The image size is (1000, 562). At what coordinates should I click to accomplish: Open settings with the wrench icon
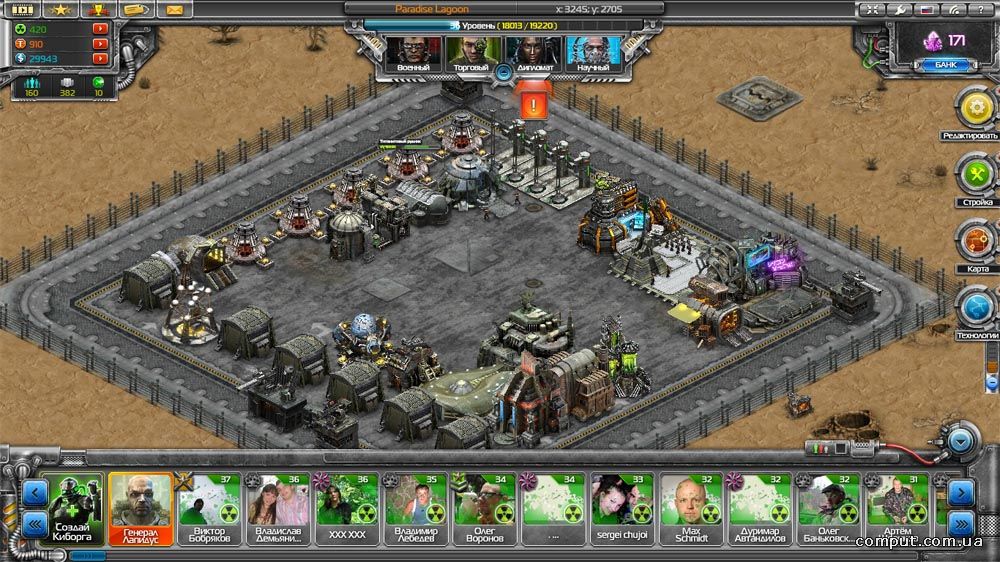900,9
